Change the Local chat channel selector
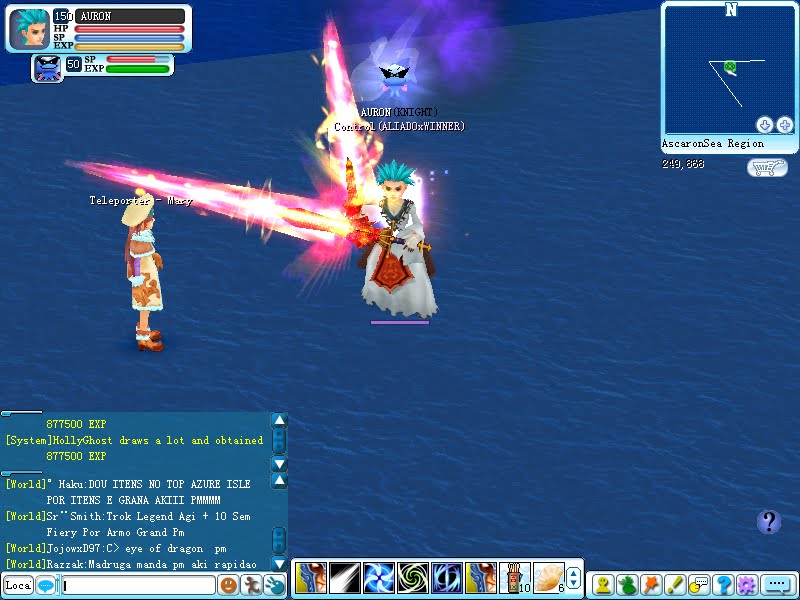 [17, 586]
